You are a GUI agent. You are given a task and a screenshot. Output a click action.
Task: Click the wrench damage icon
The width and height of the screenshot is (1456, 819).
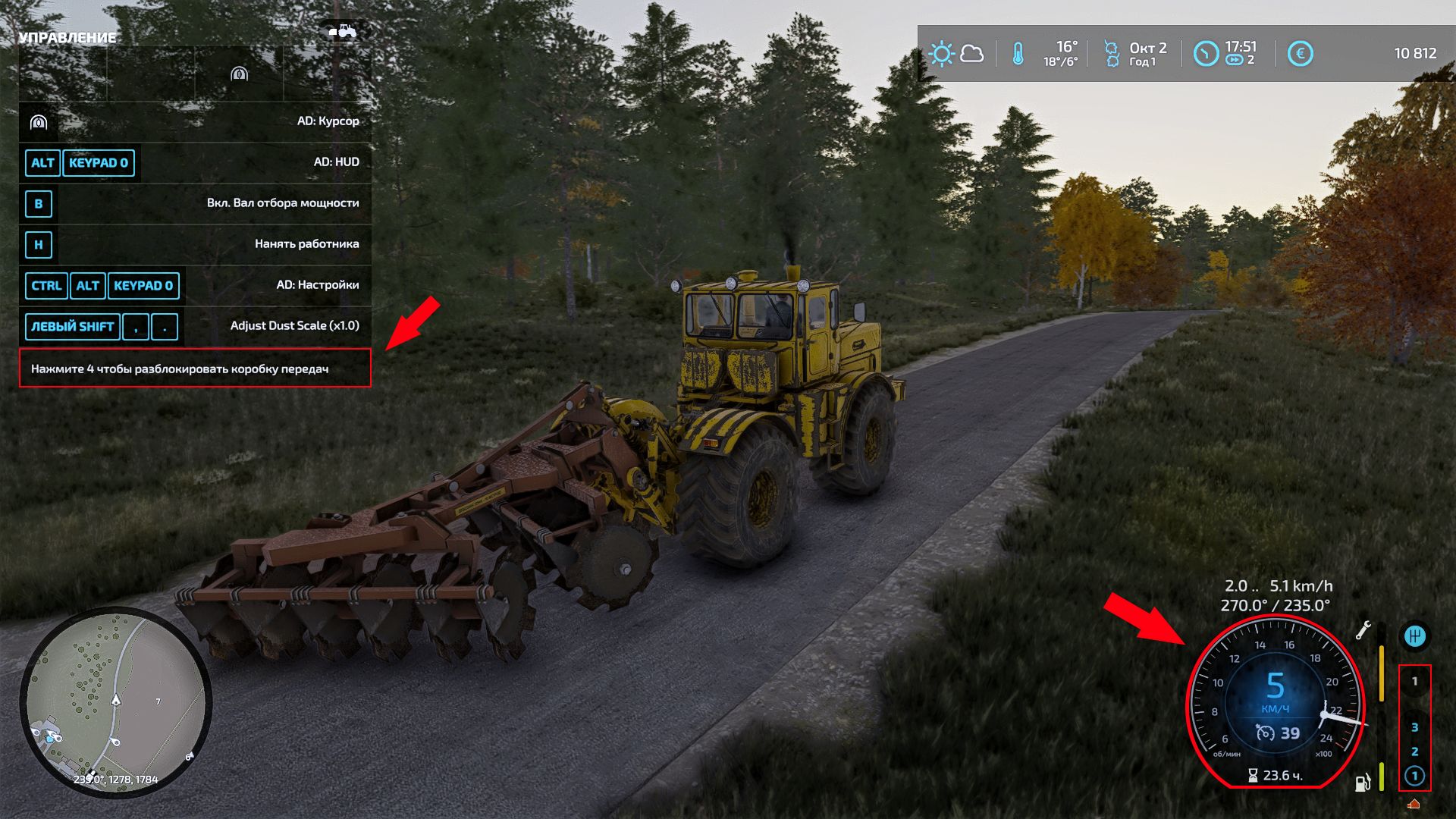click(1363, 630)
